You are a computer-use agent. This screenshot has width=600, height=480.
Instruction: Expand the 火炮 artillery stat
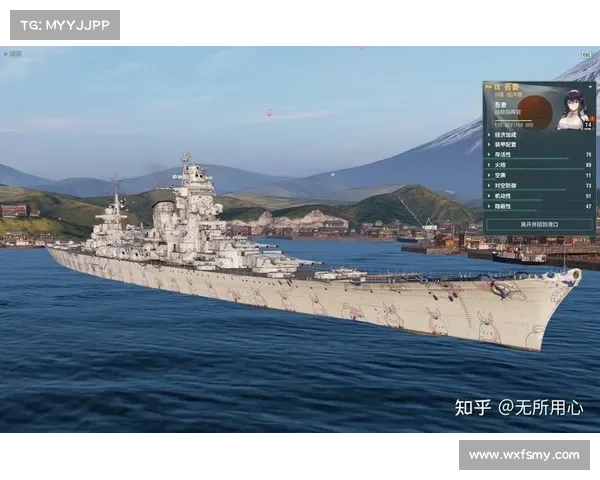click(505, 165)
